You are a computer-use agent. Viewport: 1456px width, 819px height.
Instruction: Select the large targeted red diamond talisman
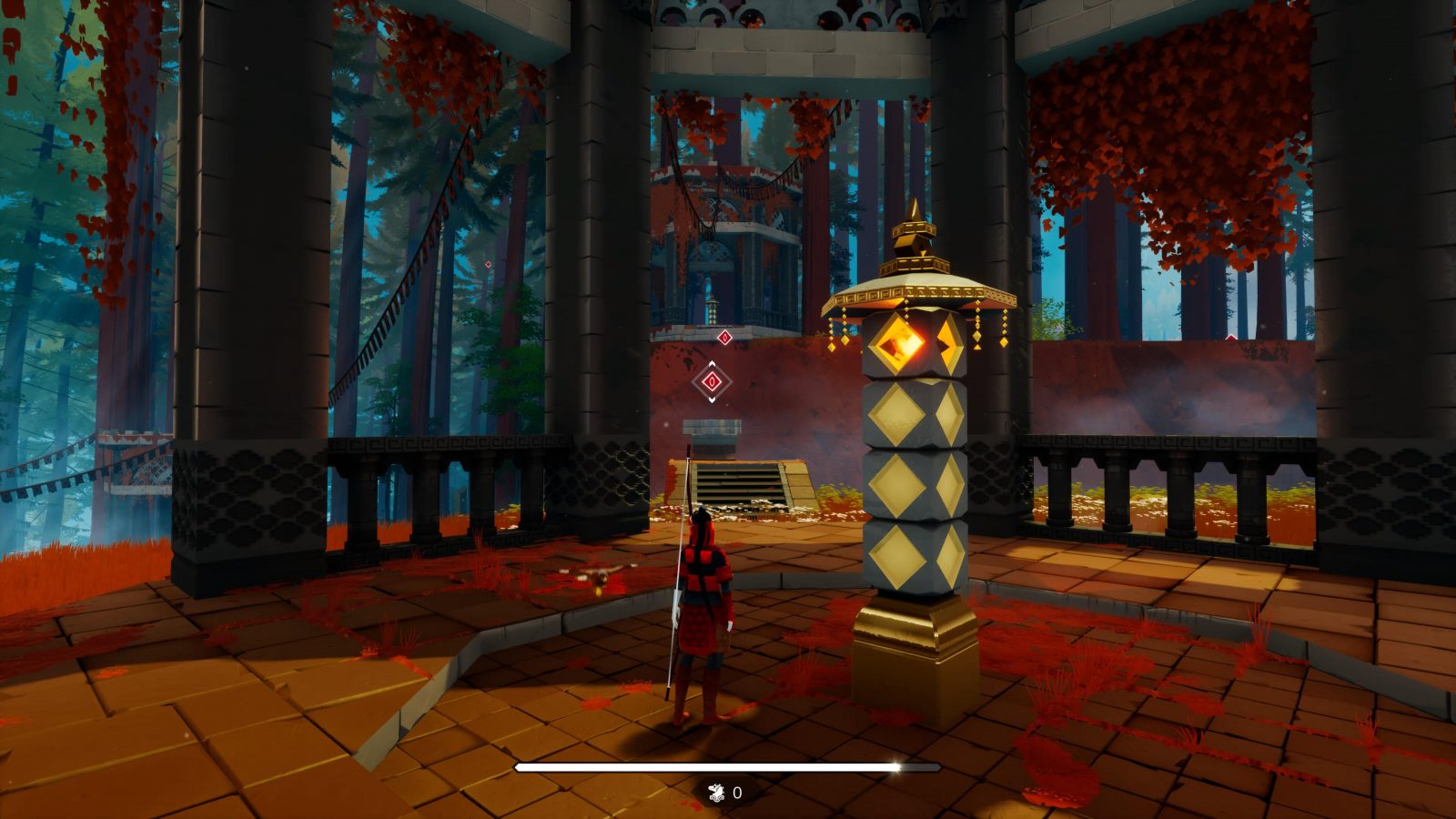click(x=712, y=381)
